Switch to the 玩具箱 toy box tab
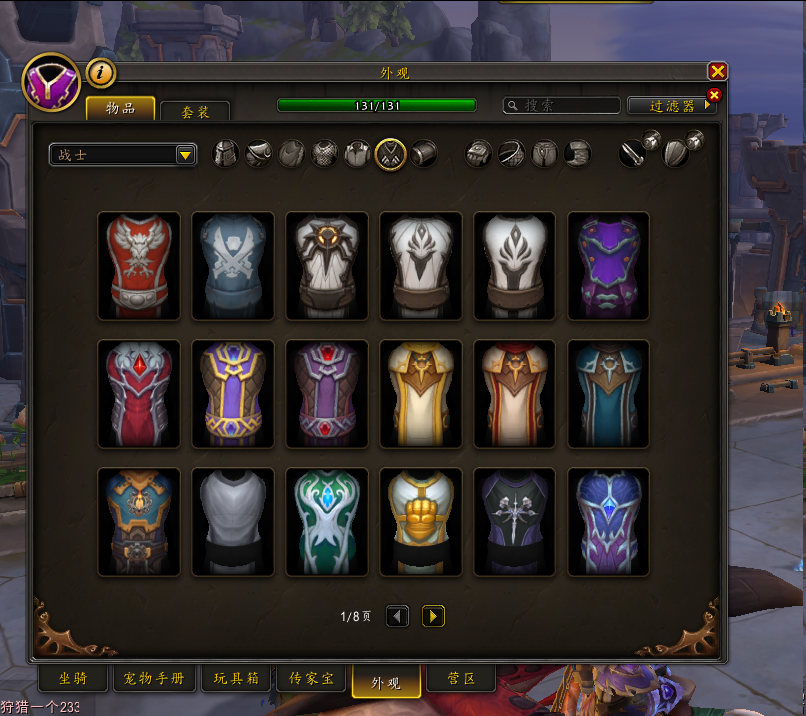 [236, 680]
